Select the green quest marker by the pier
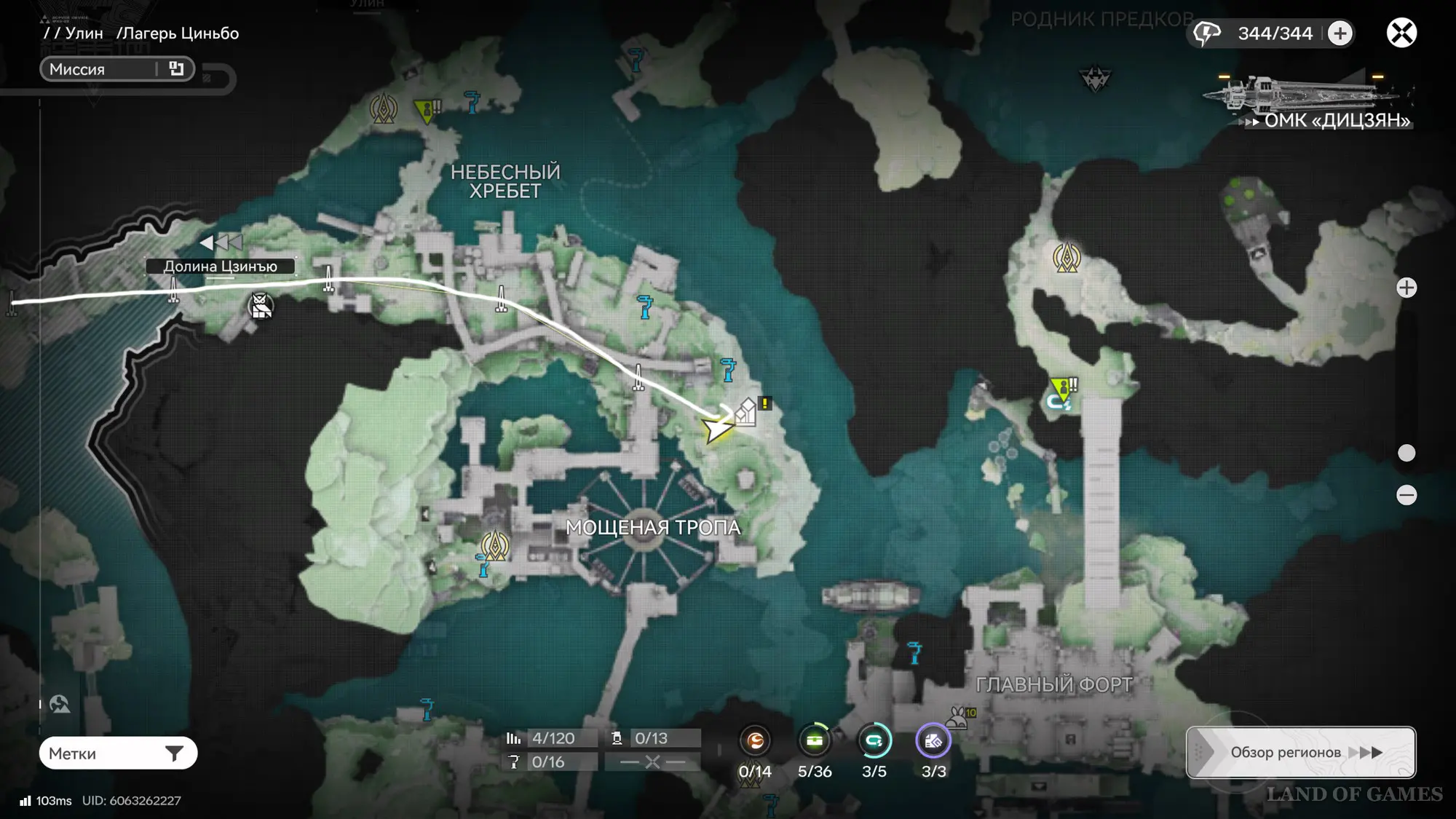This screenshot has width=1456, height=819. tap(1062, 389)
